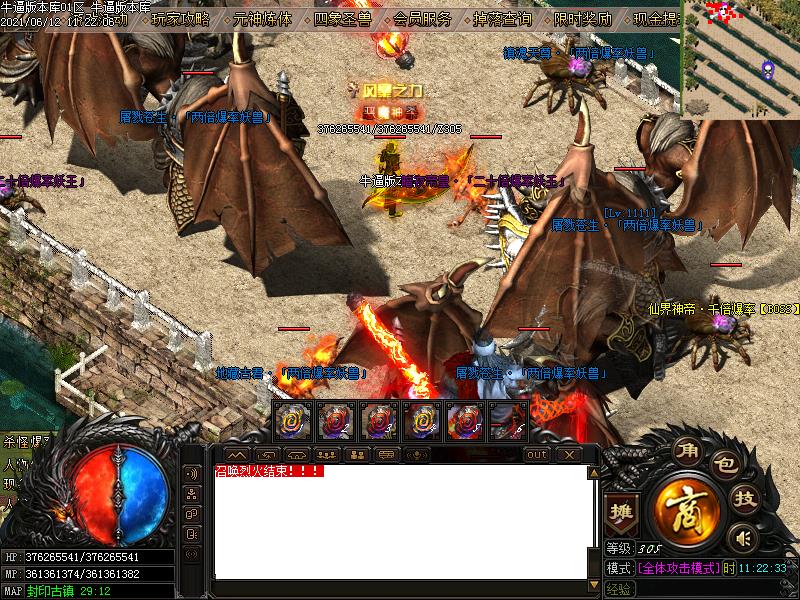This screenshot has height=600, width=800.
Task: Click the minimap in the corner
Action: pyautogui.click(x=741, y=58)
